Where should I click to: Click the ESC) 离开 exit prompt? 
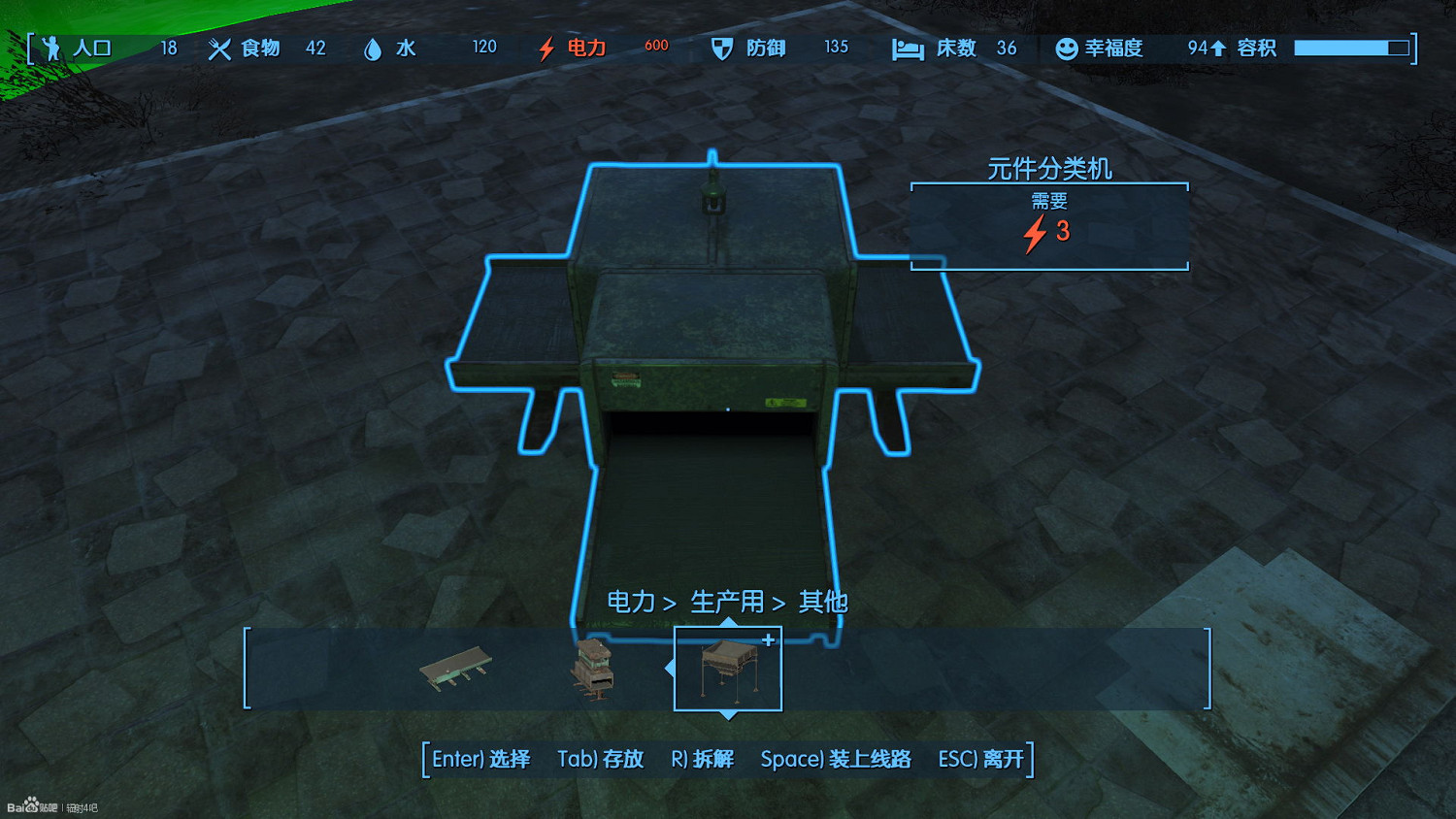[980, 760]
